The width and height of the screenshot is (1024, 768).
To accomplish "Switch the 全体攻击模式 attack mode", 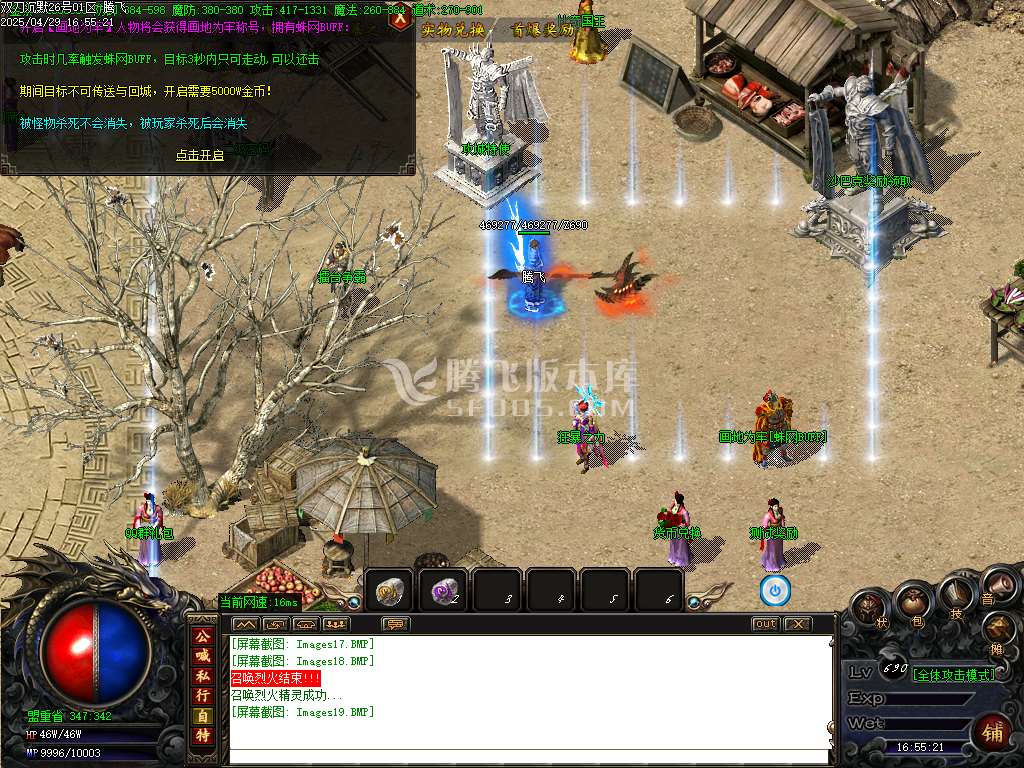I will (x=955, y=674).
